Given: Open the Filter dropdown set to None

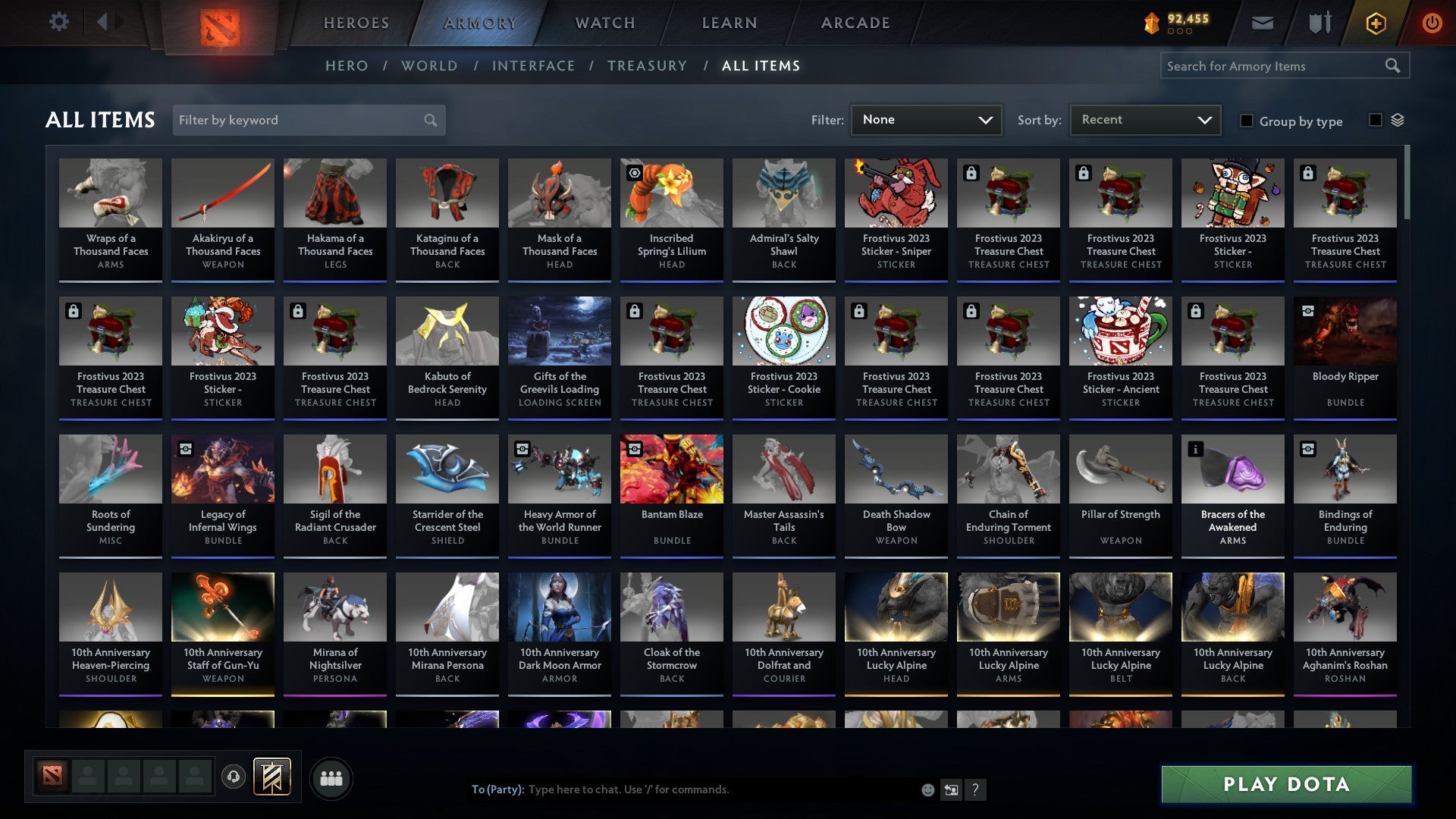Looking at the screenshot, I should 926,119.
